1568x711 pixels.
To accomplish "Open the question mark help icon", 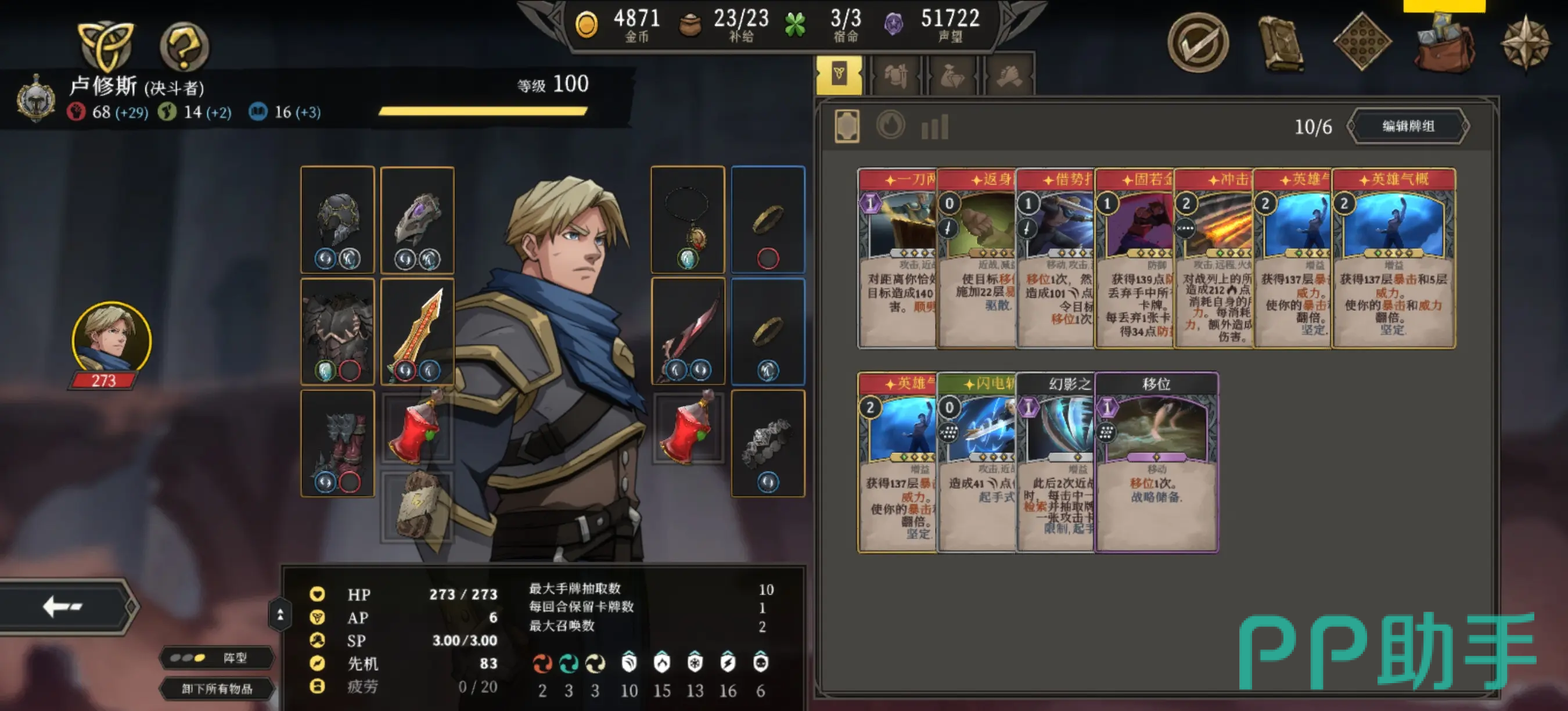I will 184,46.
